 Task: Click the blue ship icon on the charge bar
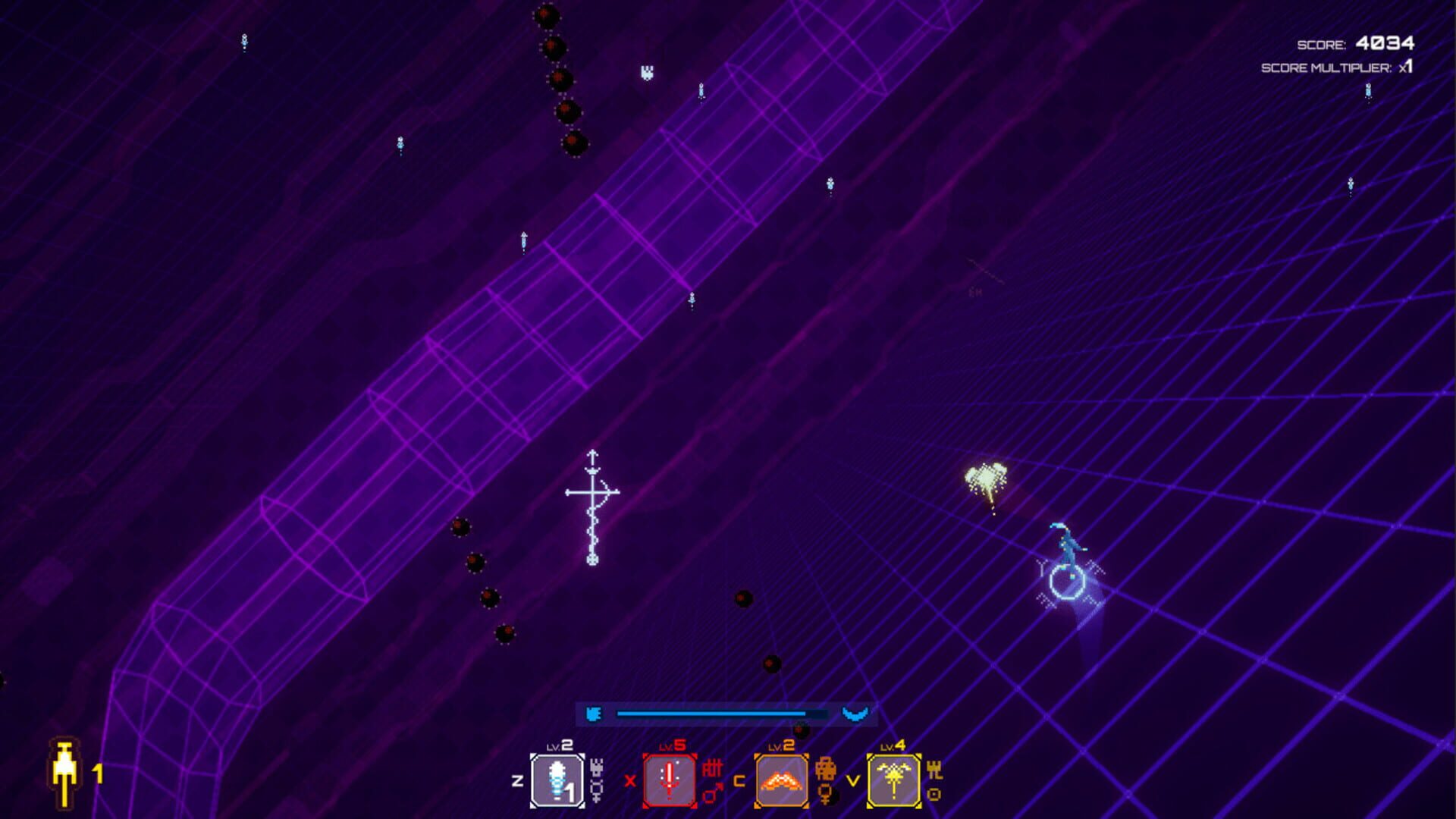[595, 714]
